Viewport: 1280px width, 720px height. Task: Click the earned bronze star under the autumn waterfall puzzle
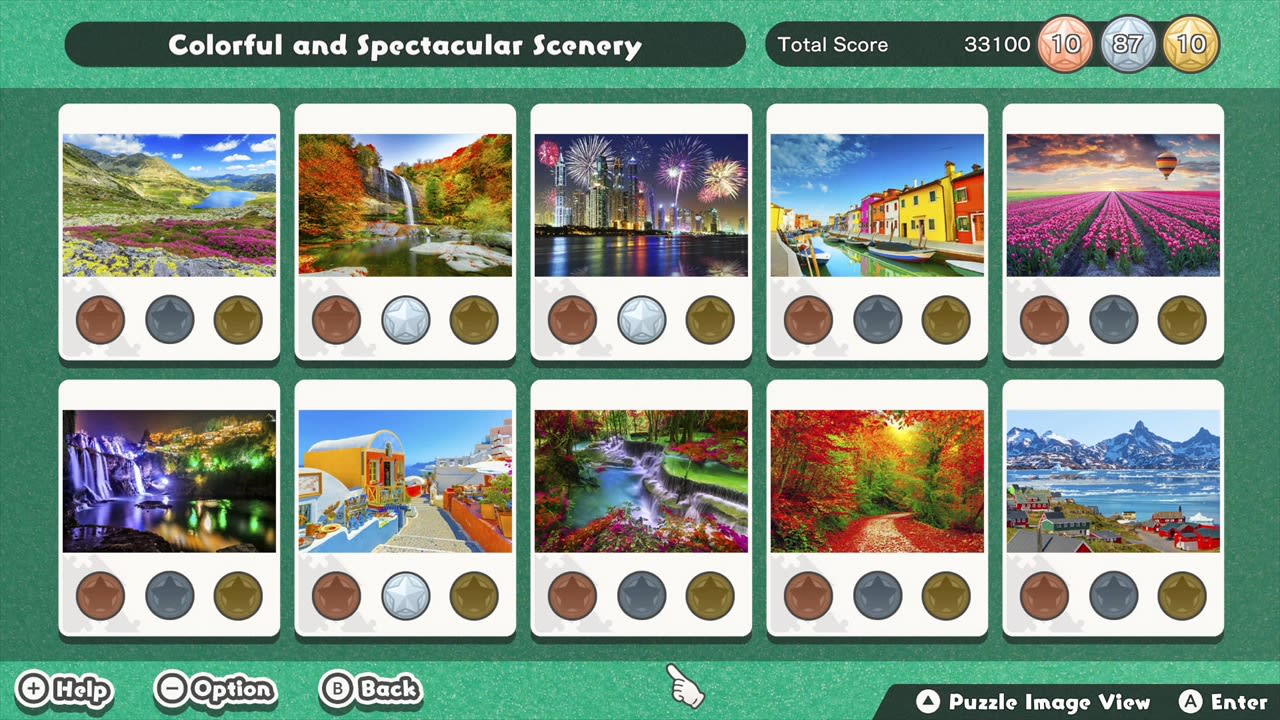337,320
